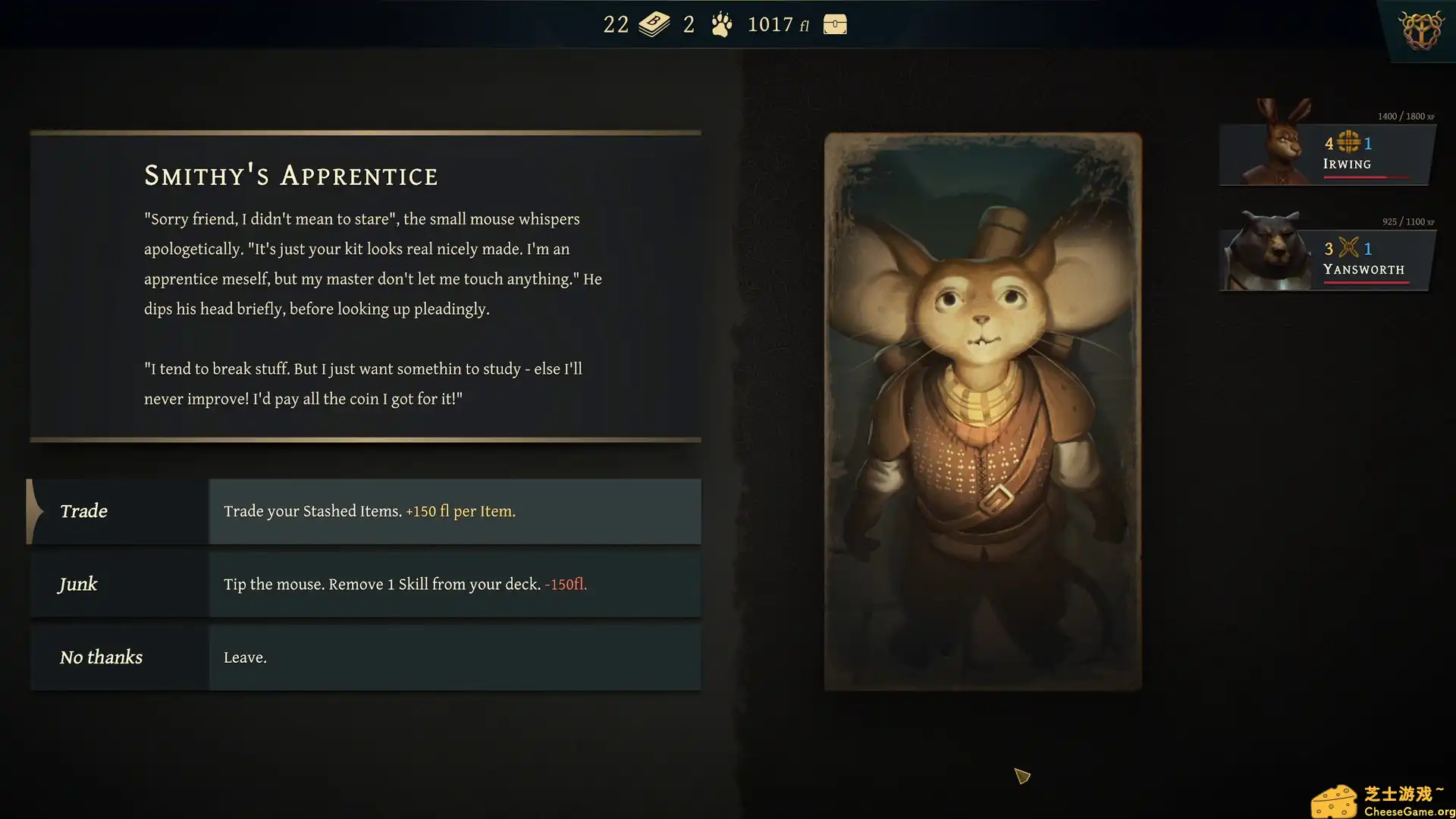Decline with the No thanks option
Viewport: 1456px width, 819px height.
click(364, 657)
